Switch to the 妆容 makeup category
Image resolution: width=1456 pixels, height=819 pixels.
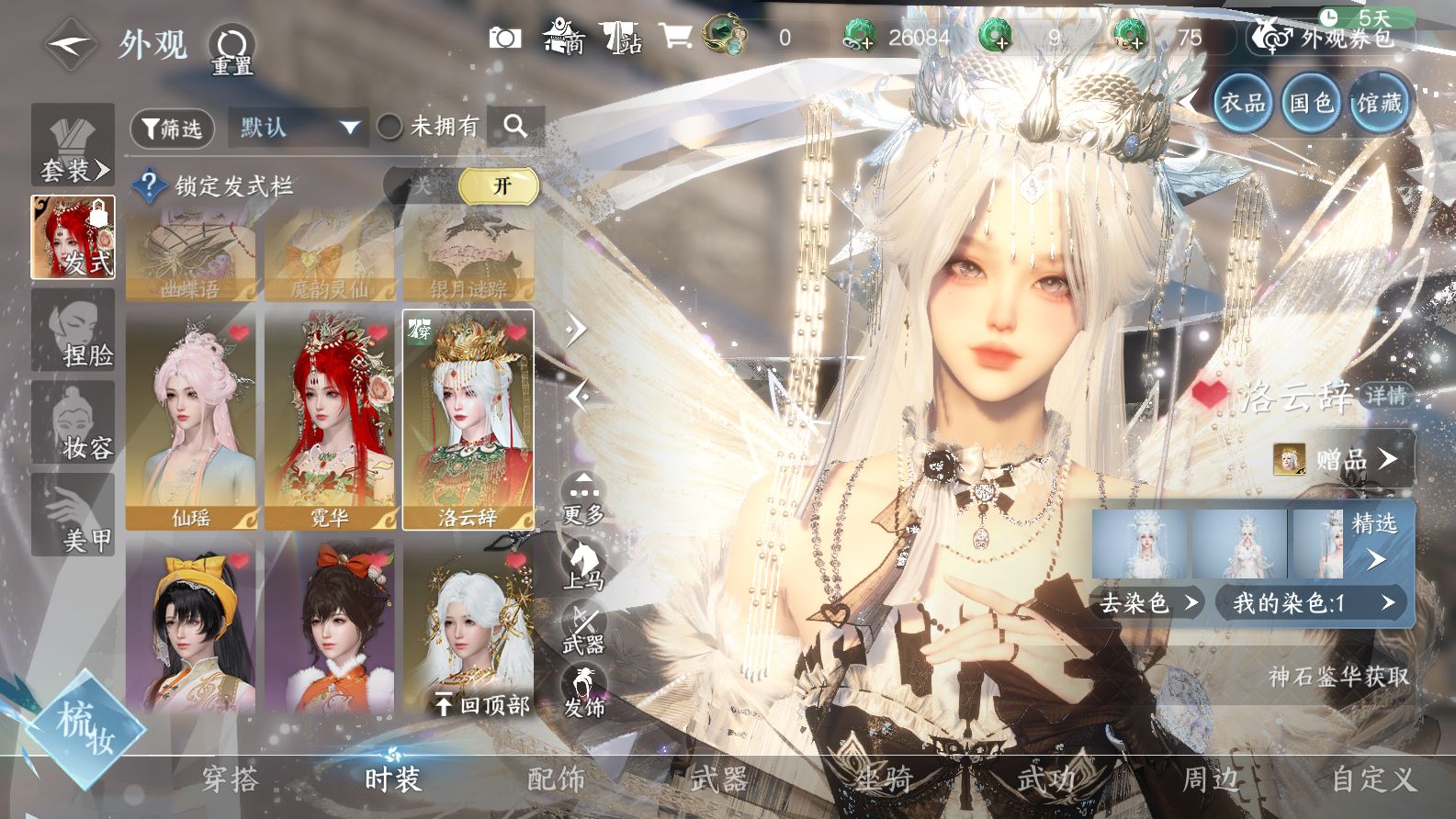[x=73, y=423]
